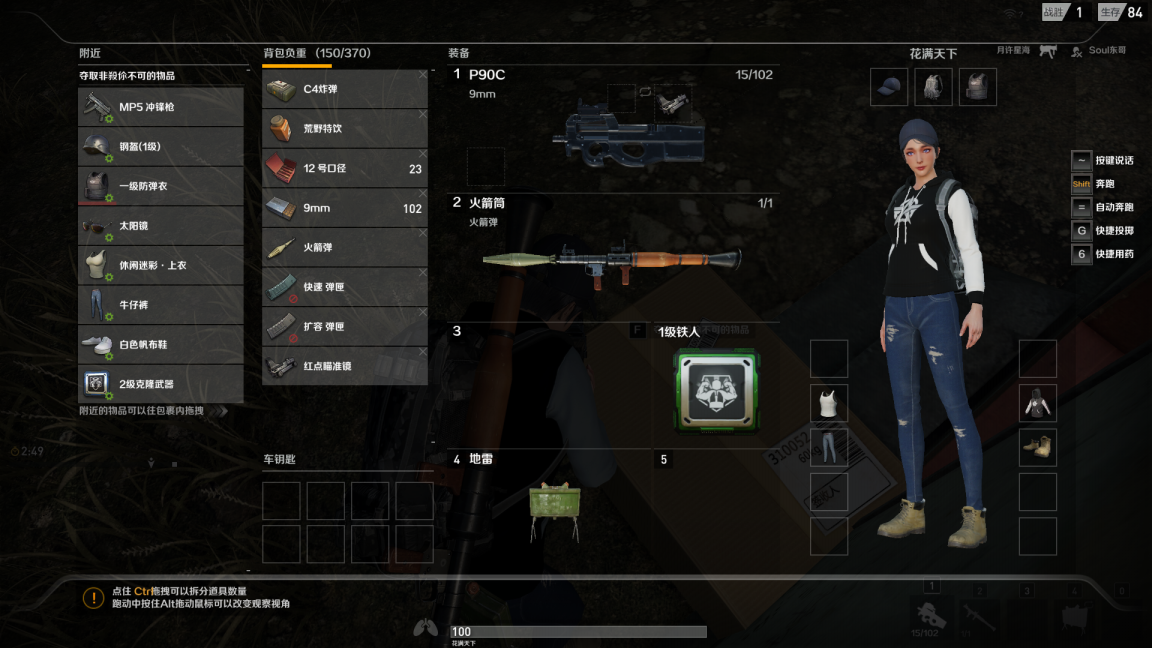Choose the 太阳镜 sunglasses row
1152x648 pixels.
click(x=161, y=226)
